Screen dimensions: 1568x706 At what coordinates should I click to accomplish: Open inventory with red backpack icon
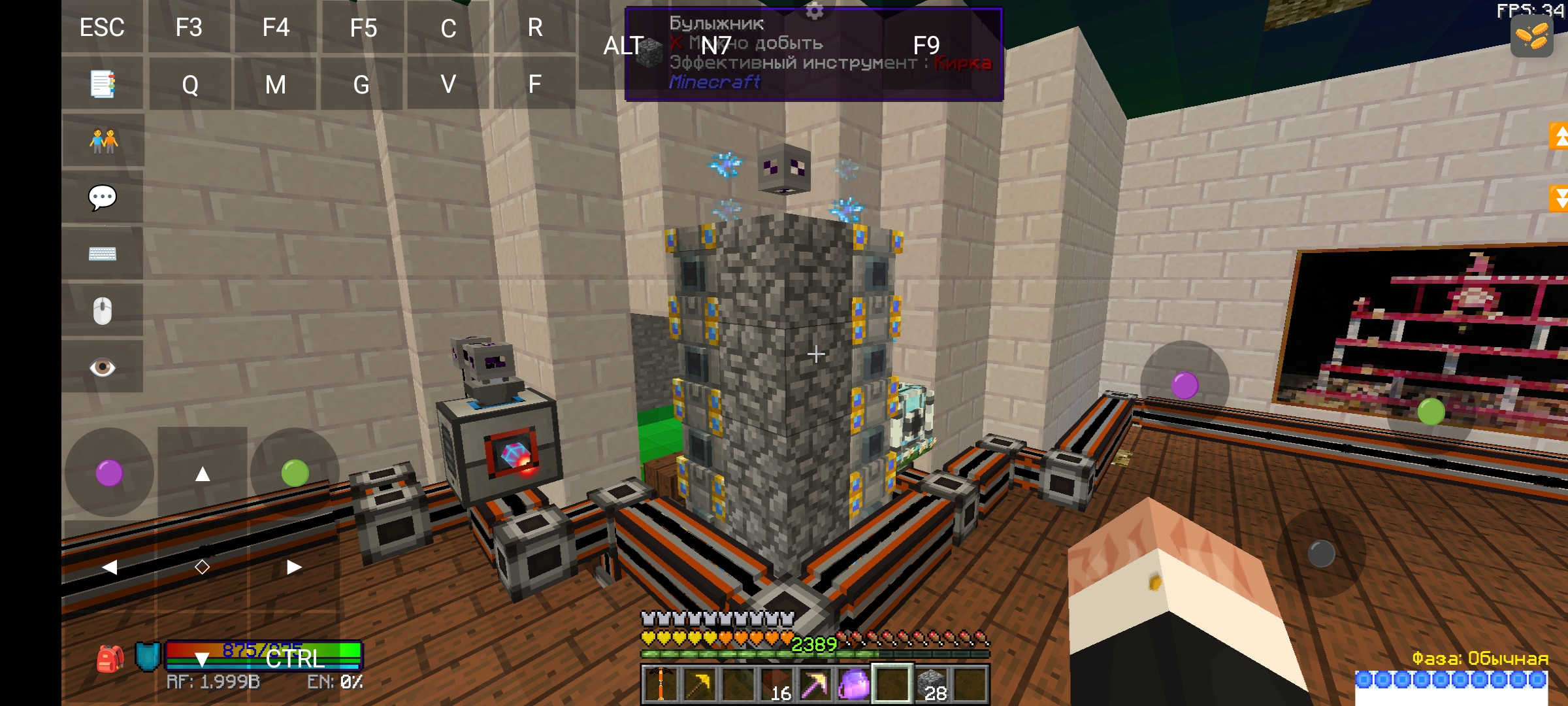tap(110, 658)
